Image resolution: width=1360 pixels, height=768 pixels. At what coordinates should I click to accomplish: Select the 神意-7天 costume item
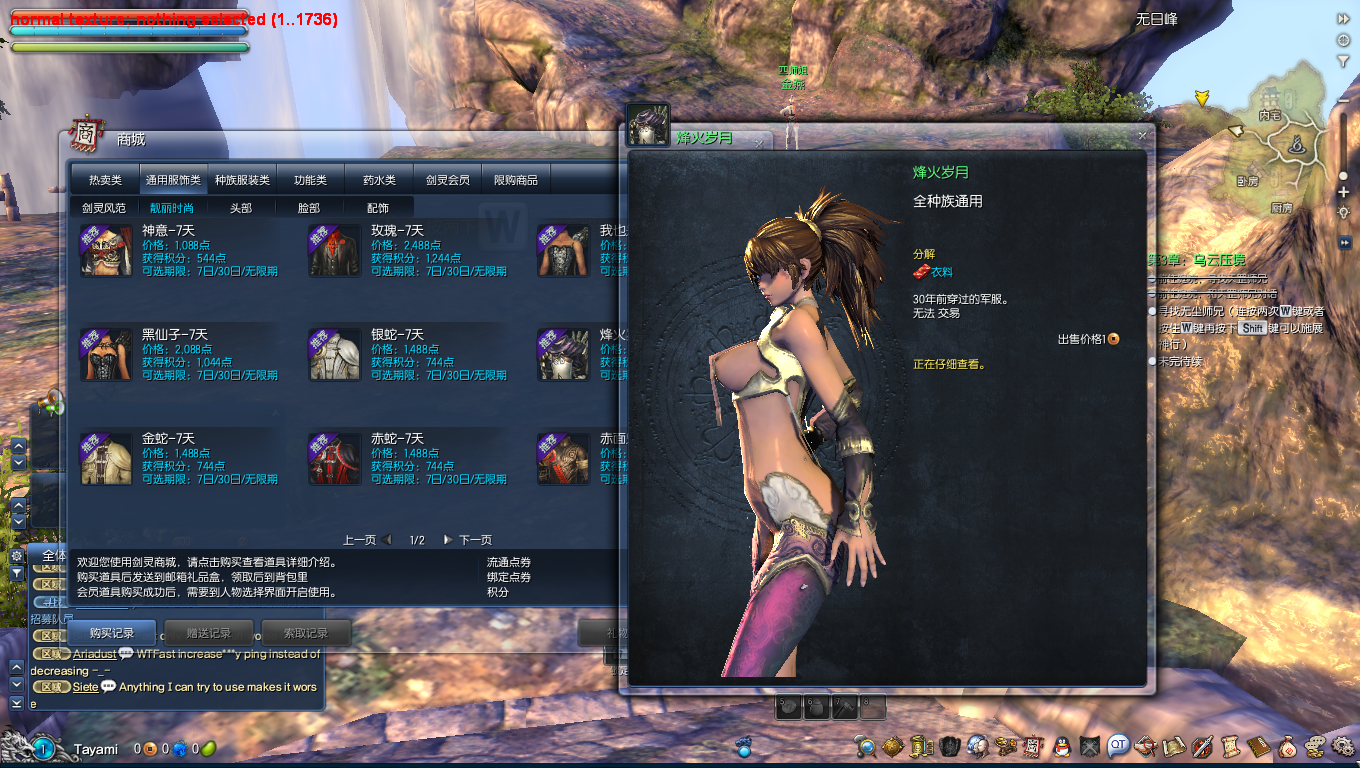pyautogui.click(x=107, y=251)
